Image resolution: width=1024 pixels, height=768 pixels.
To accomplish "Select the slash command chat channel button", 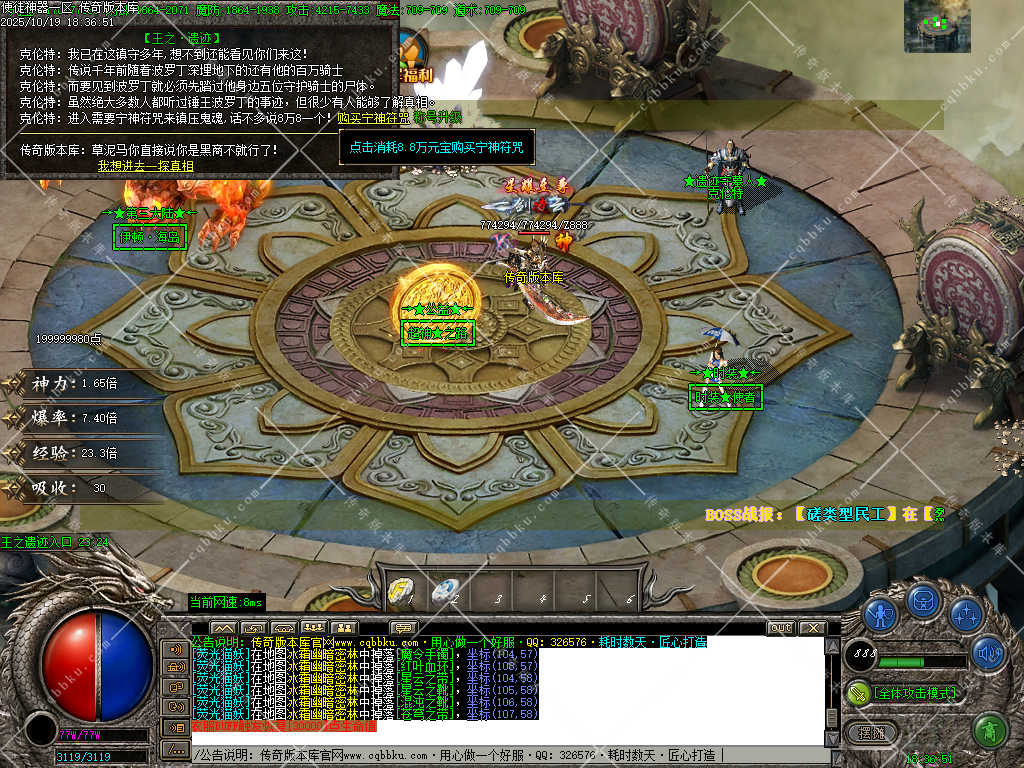I will tap(176, 749).
